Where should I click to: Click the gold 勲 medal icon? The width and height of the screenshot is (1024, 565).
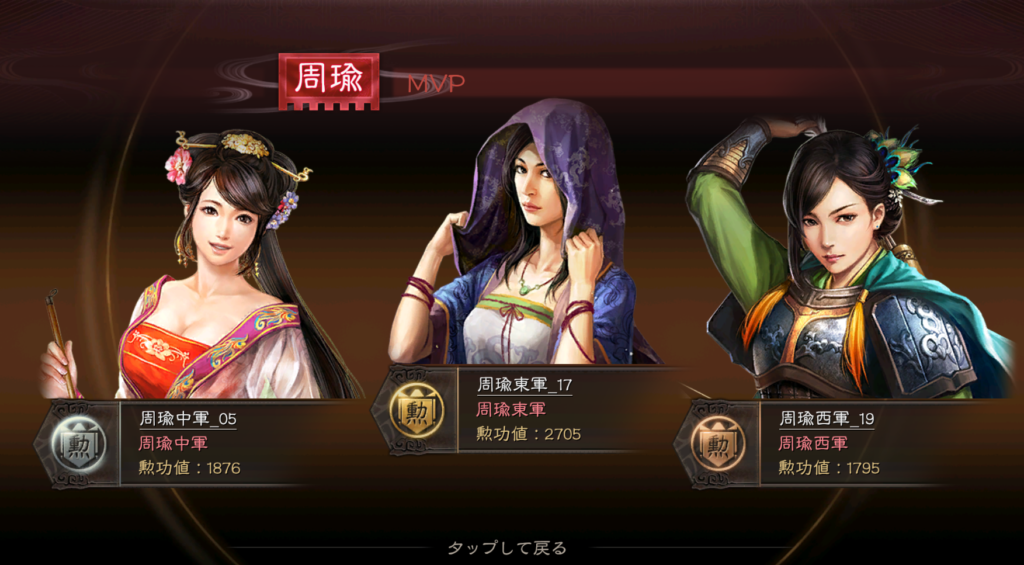[x=410, y=410]
